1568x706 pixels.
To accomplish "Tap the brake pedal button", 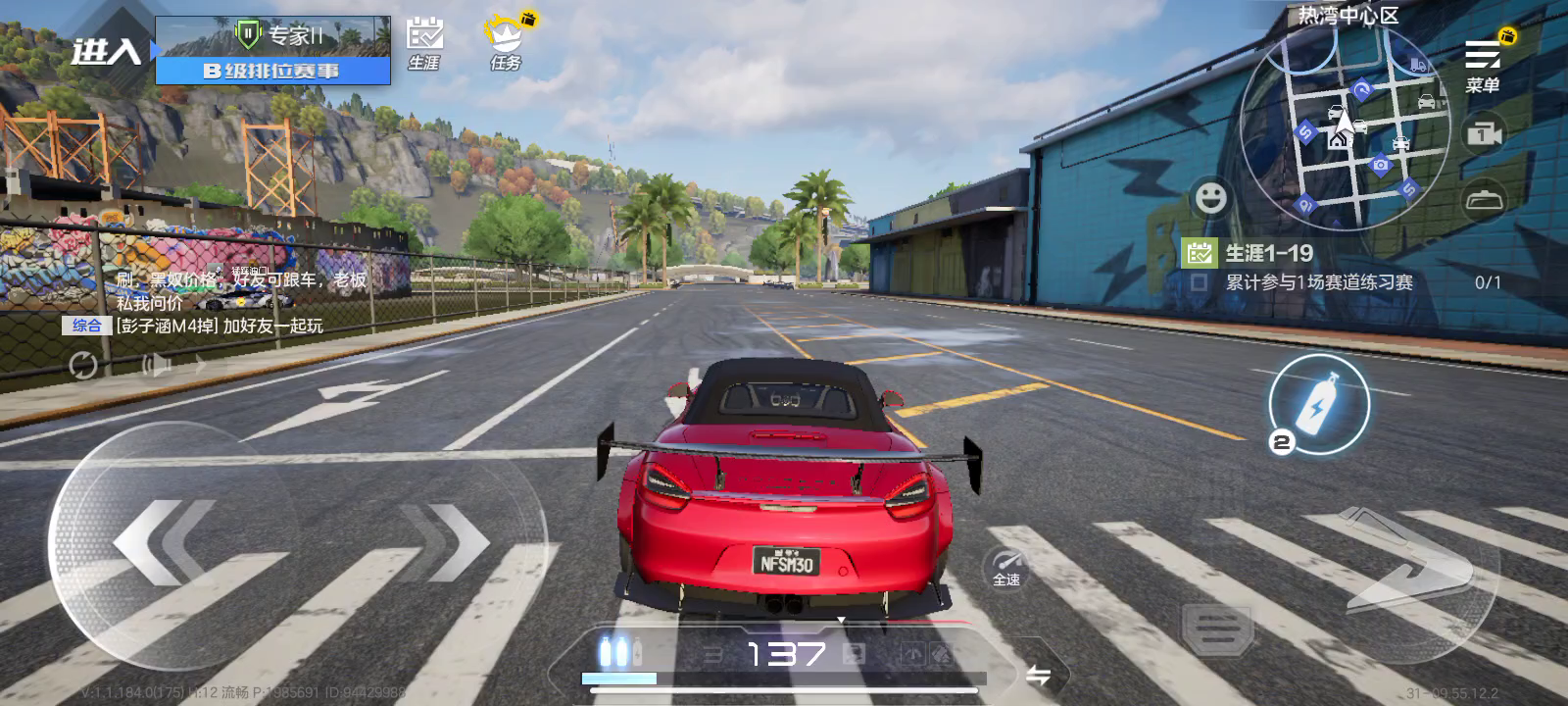I will pos(1217,628).
